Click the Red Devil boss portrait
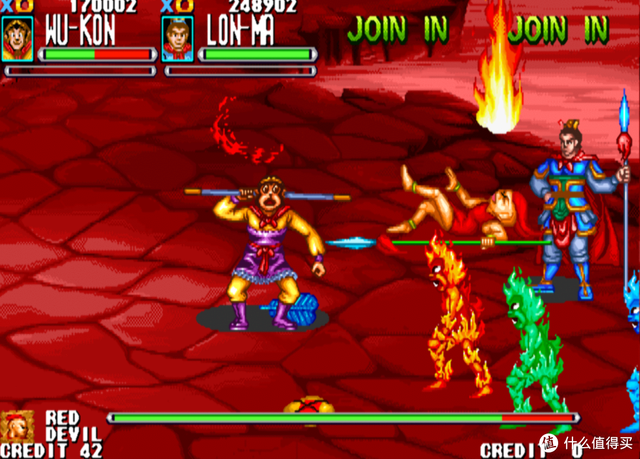The height and width of the screenshot is (459, 640). [17, 426]
